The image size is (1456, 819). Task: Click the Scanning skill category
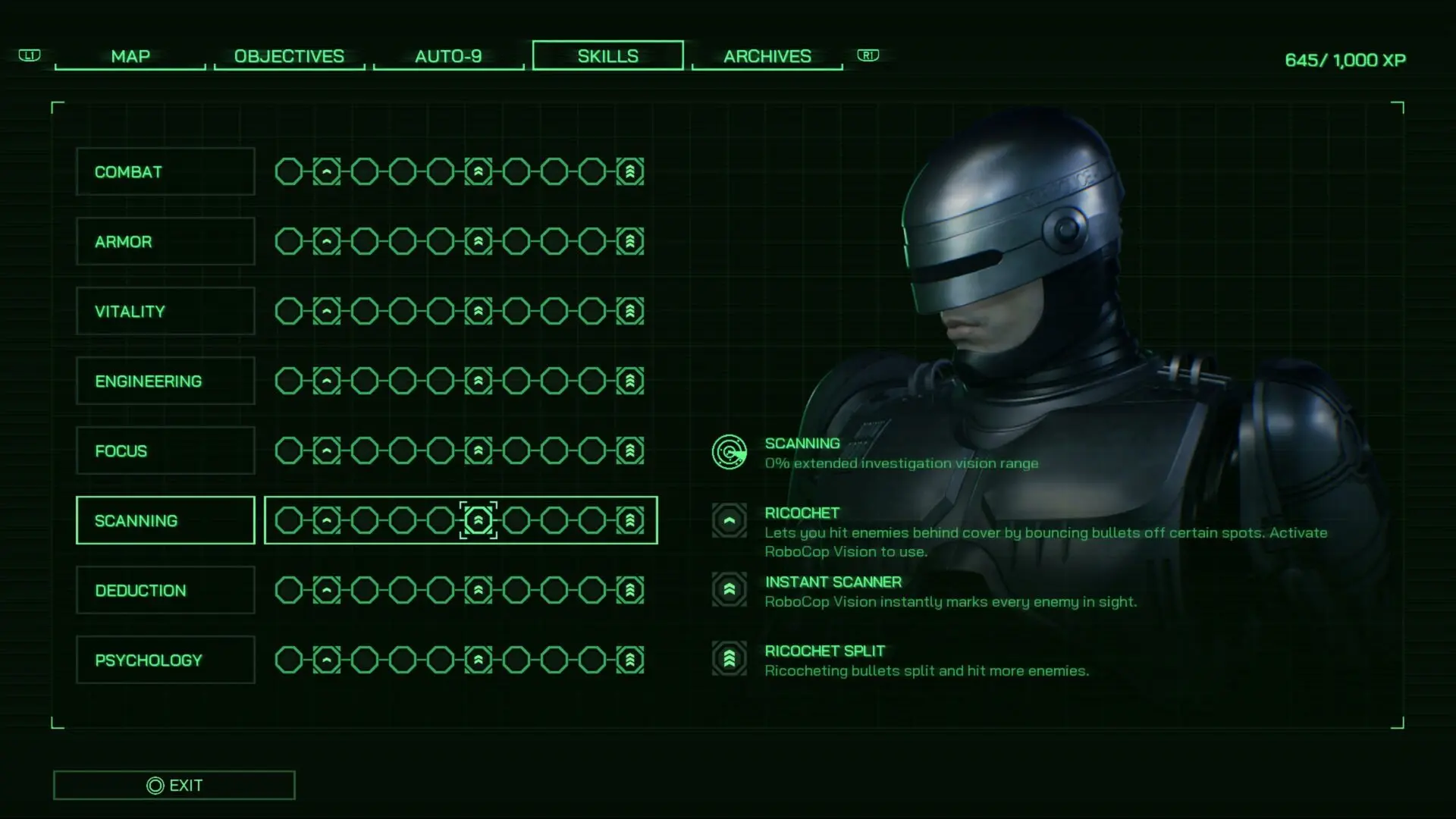click(x=165, y=521)
